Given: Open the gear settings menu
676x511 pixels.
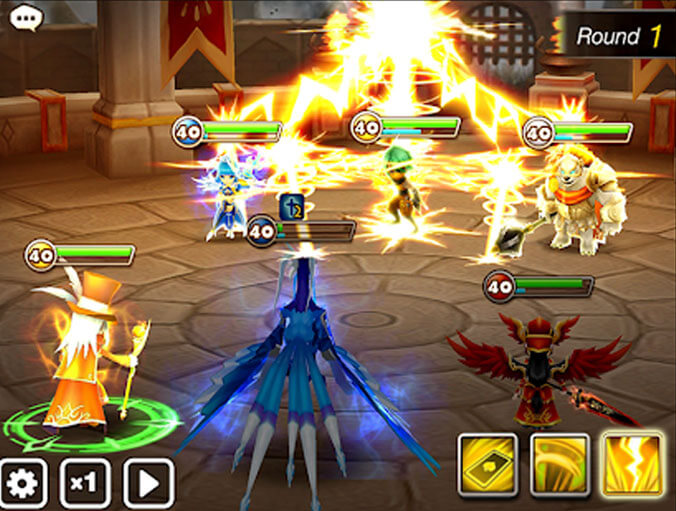Looking at the screenshot, I should [x=23, y=484].
